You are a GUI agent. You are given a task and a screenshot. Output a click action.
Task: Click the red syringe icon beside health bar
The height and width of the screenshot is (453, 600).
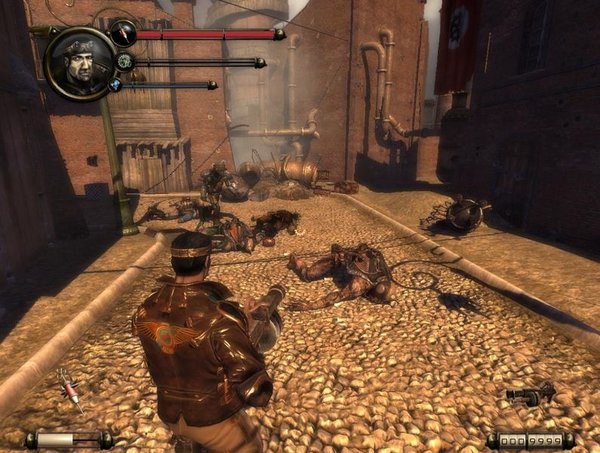[x=123, y=34]
